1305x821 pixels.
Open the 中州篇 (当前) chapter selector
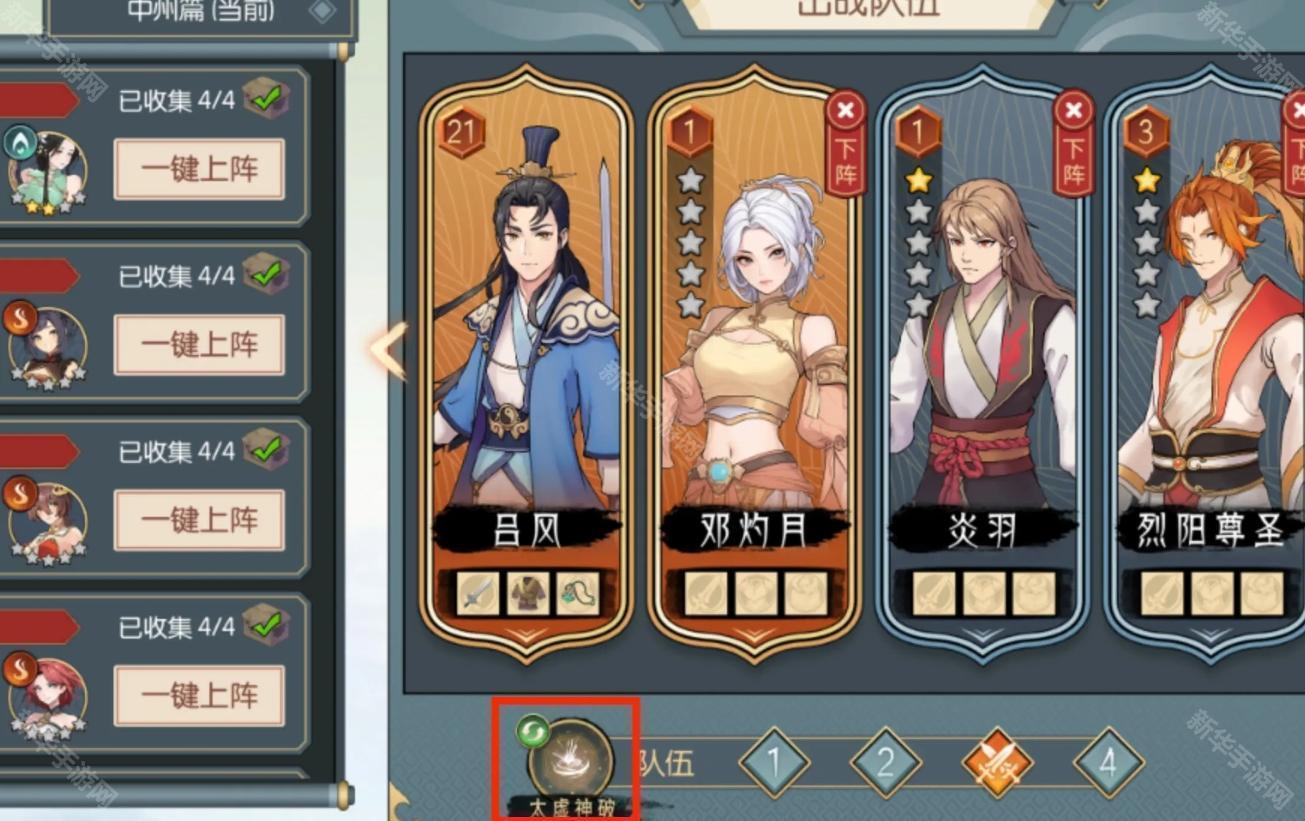[x=200, y=12]
